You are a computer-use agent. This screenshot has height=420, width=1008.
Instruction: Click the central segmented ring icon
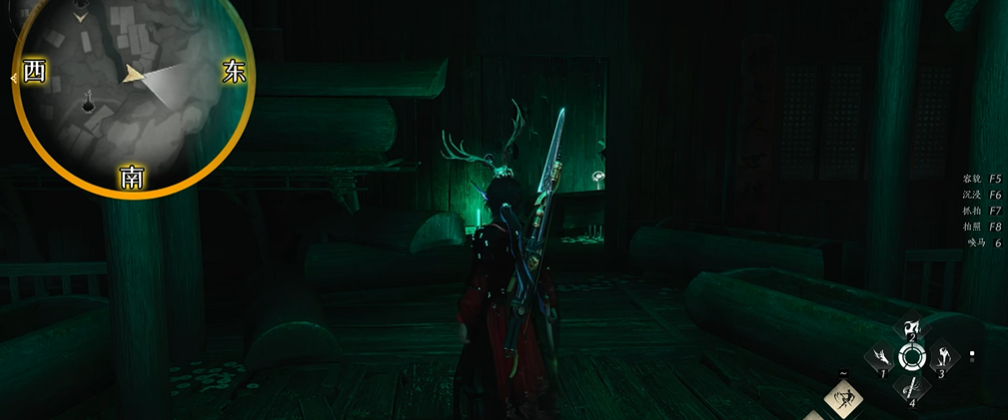tap(911, 357)
